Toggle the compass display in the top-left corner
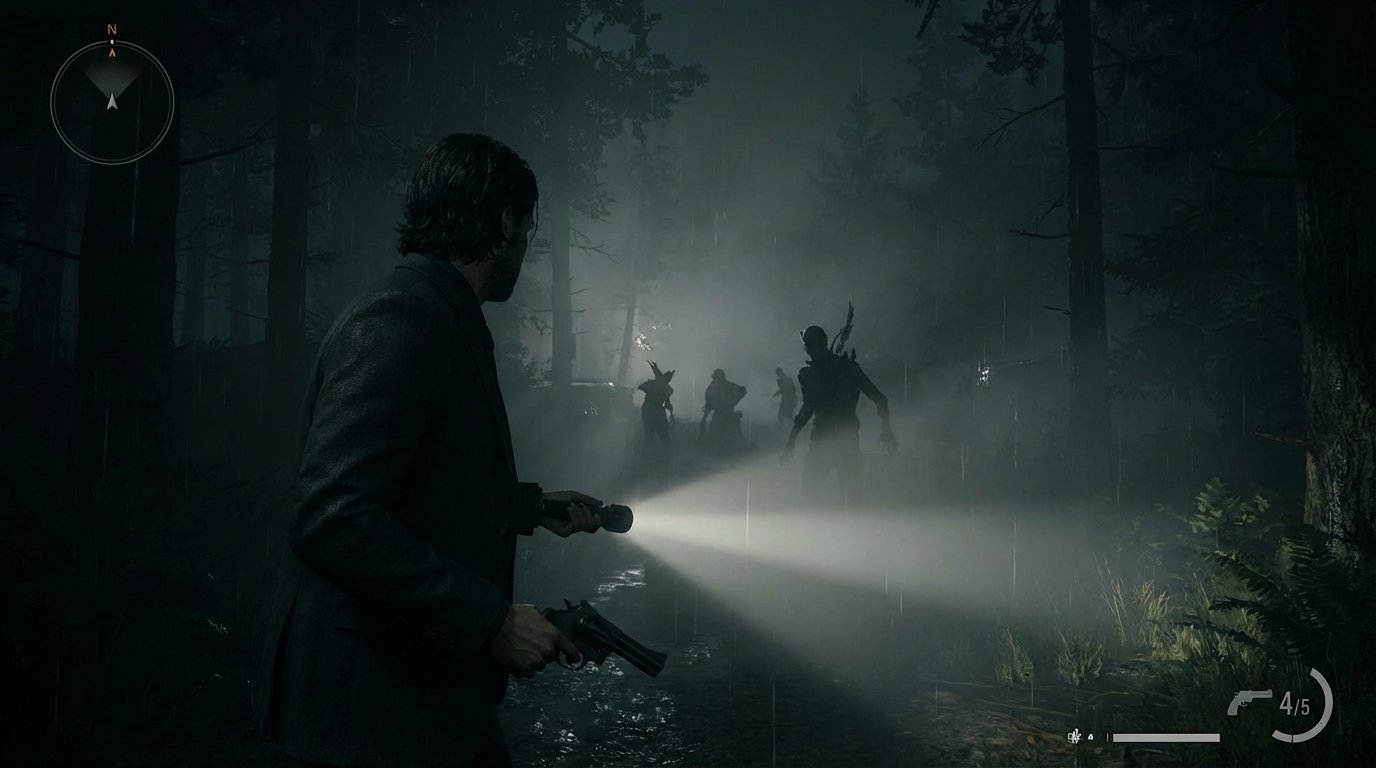The image size is (1376, 768). 110,90
